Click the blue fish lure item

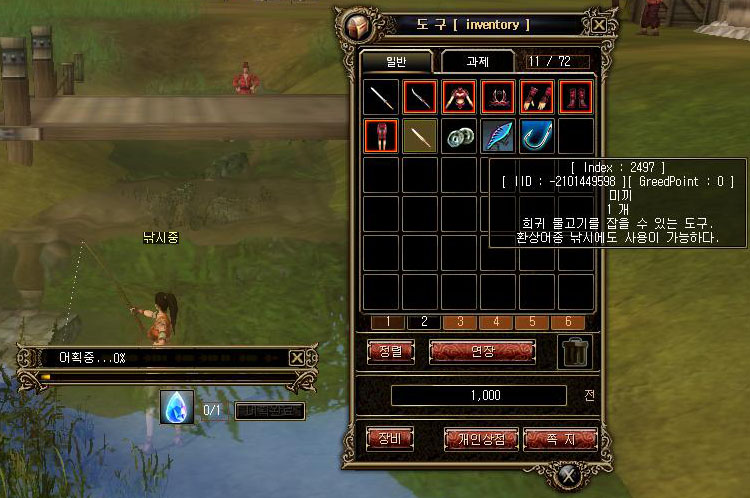click(498, 136)
